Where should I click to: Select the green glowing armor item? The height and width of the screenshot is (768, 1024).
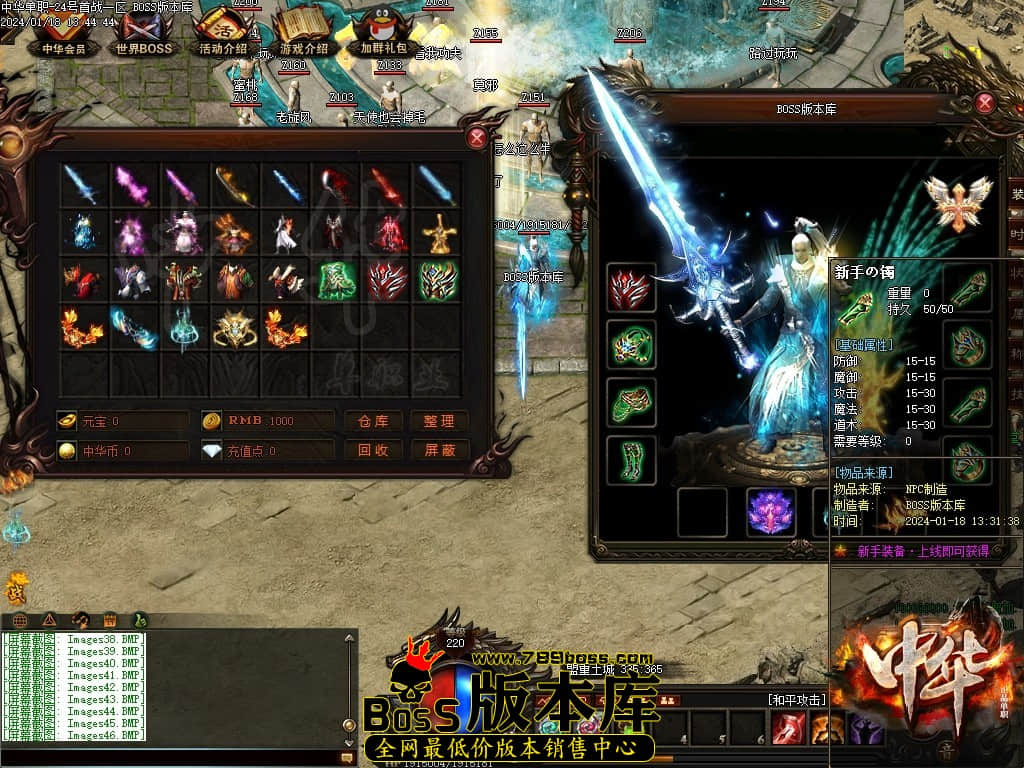[337, 281]
